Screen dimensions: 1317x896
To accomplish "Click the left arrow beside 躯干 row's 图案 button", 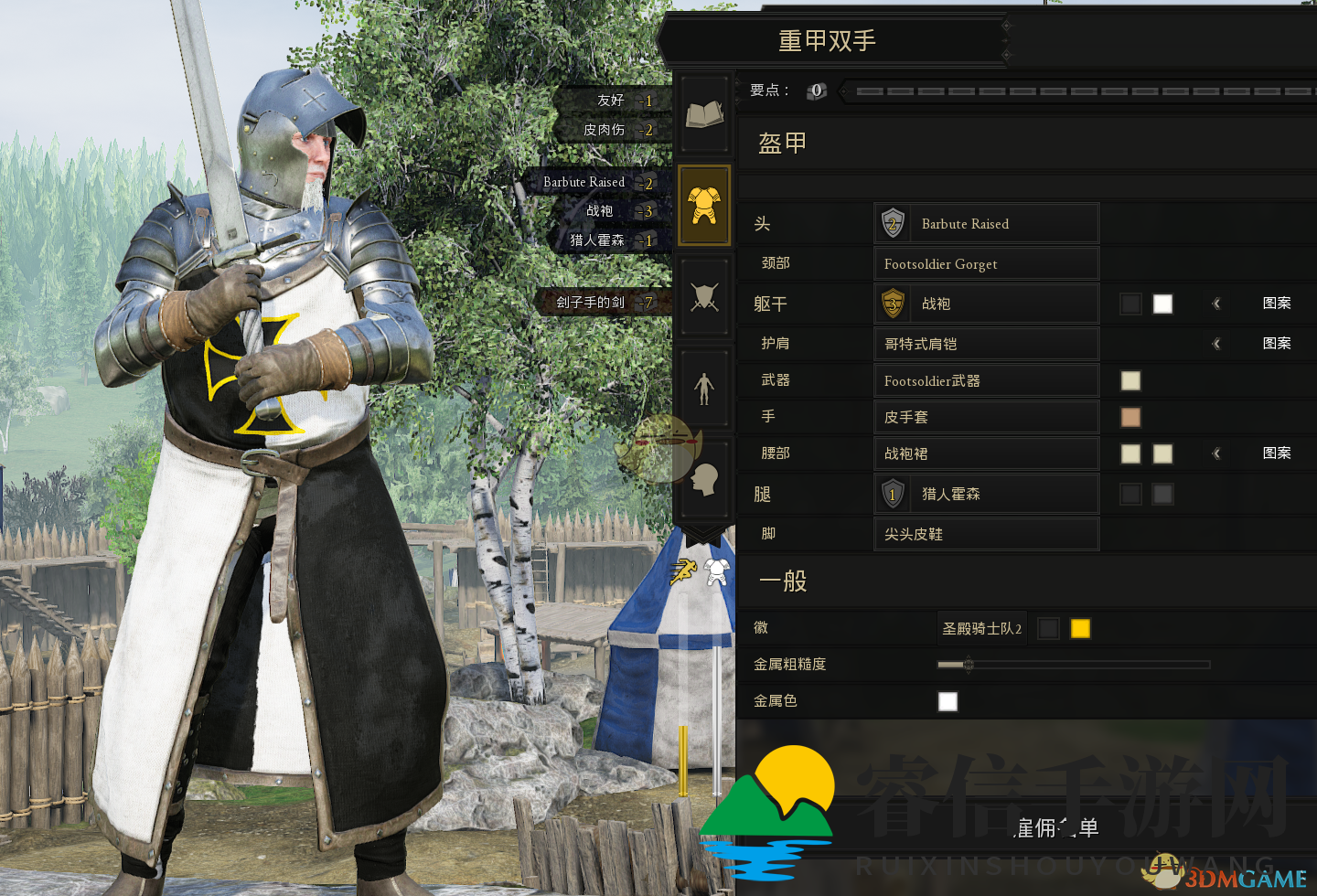I will (1217, 303).
